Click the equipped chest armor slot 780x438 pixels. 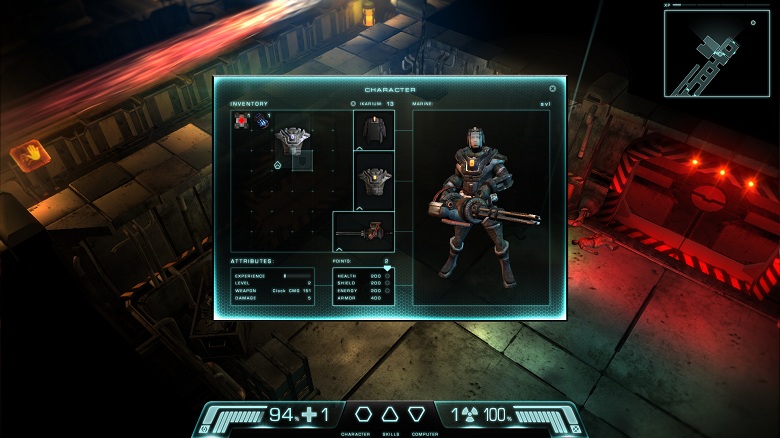(x=374, y=181)
